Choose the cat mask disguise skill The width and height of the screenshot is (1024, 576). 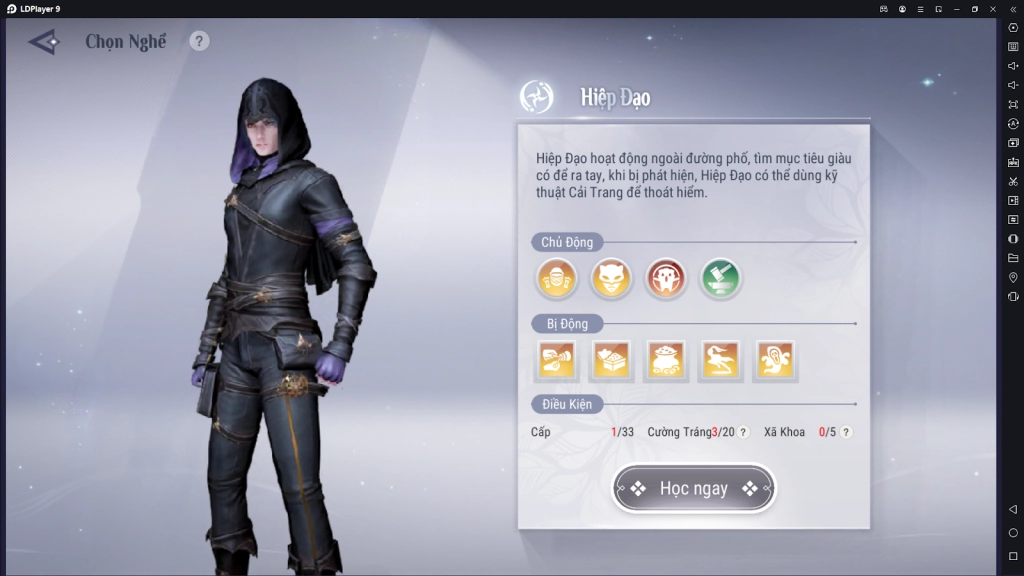tap(611, 279)
